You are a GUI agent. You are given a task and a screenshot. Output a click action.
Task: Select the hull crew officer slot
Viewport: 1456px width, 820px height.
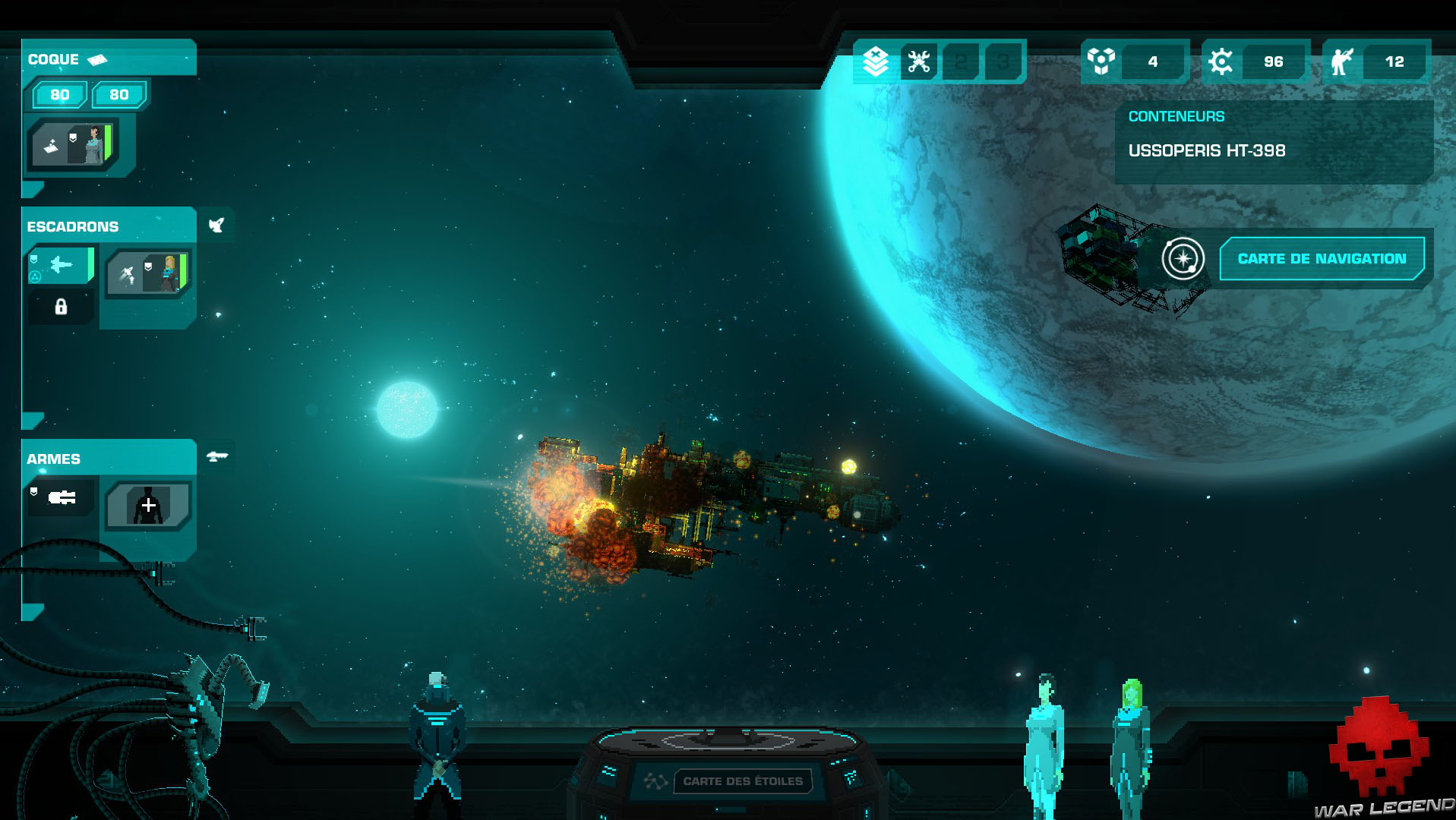click(x=73, y=144)
